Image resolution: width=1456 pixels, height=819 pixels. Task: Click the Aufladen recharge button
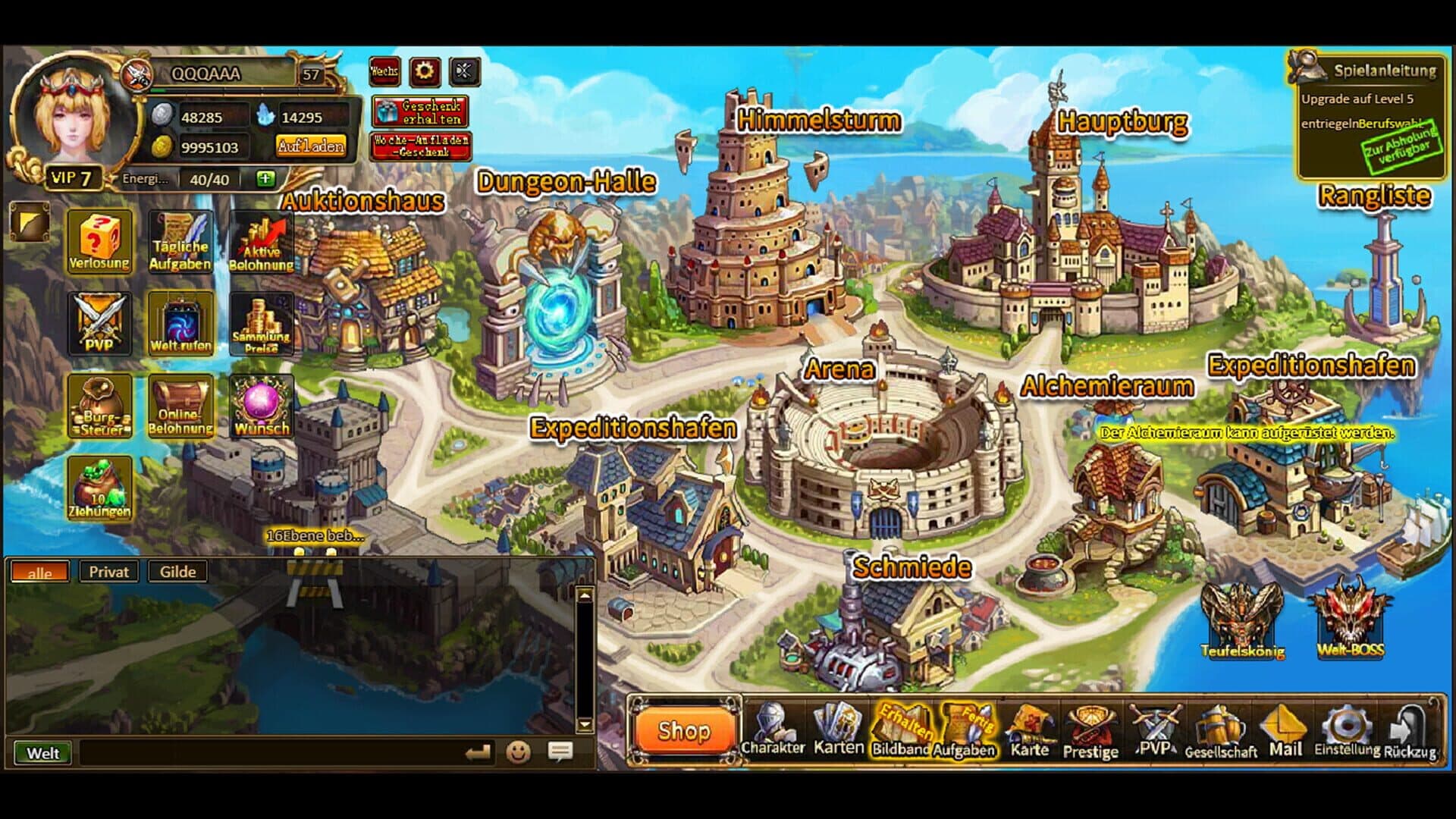(311, 146)
